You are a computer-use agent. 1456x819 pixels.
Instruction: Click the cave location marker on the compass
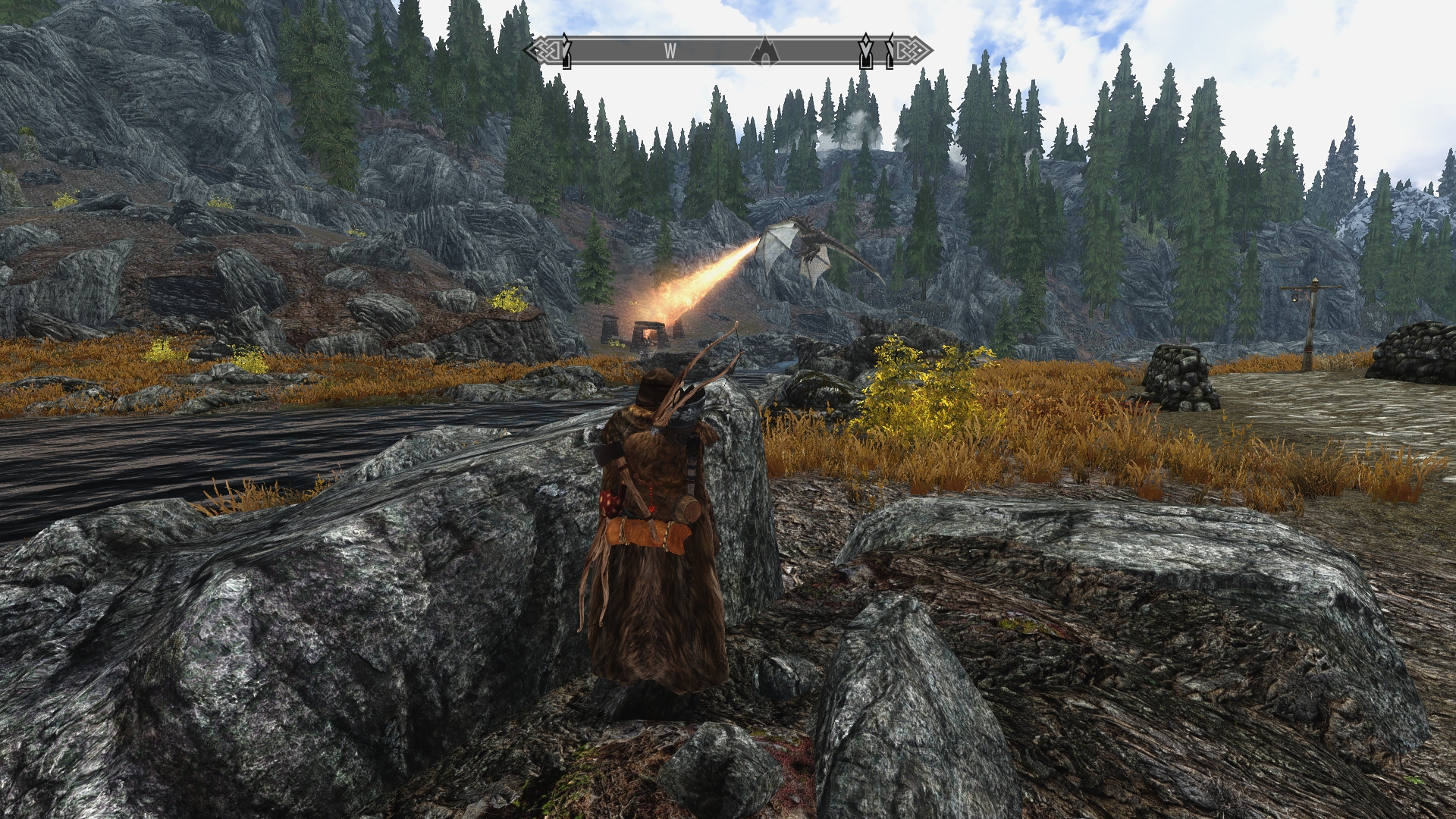765,52
